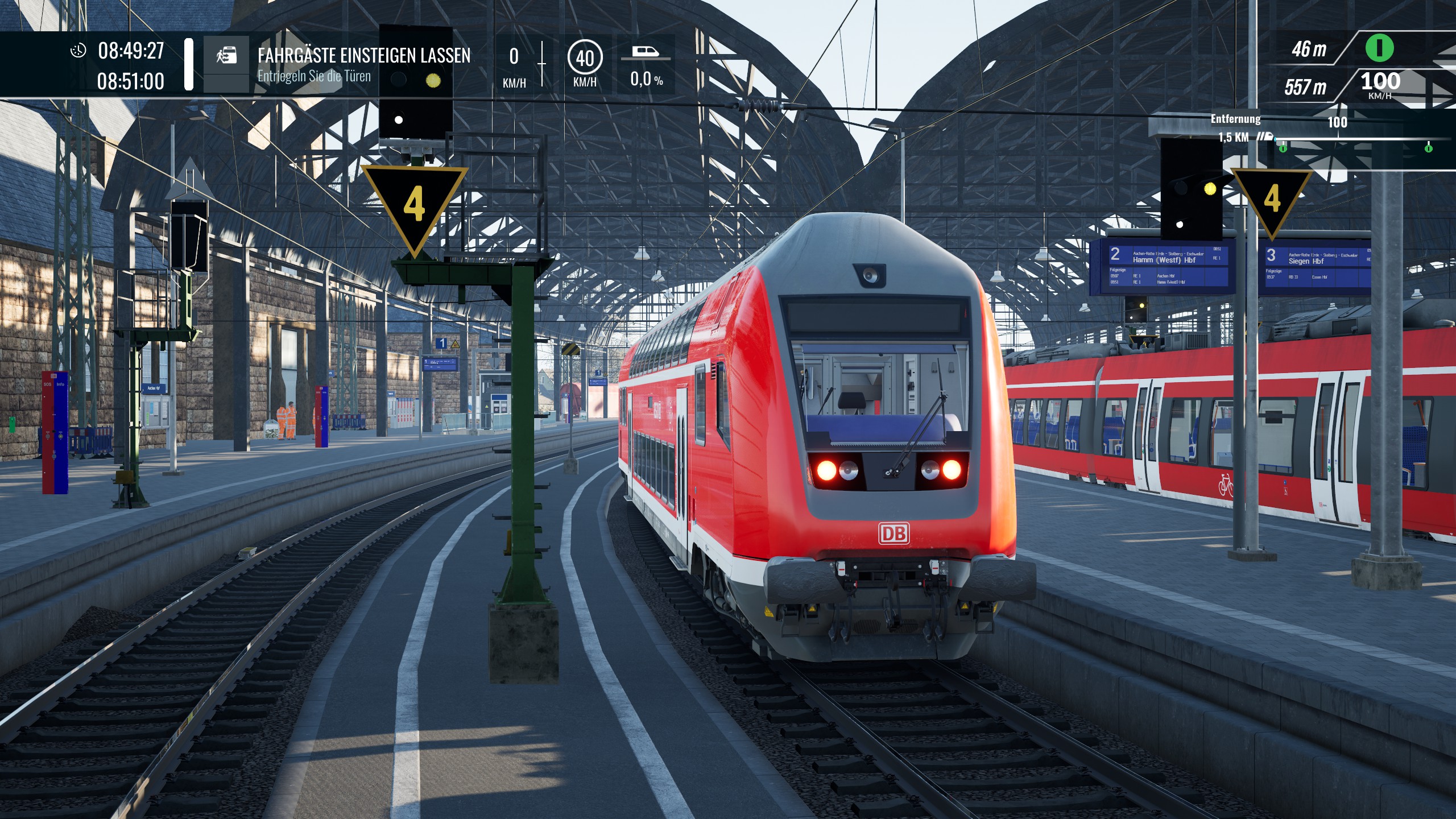Click the circular 40 km/h speed limit icon
Screen dimensions: 1456x819
585,57
